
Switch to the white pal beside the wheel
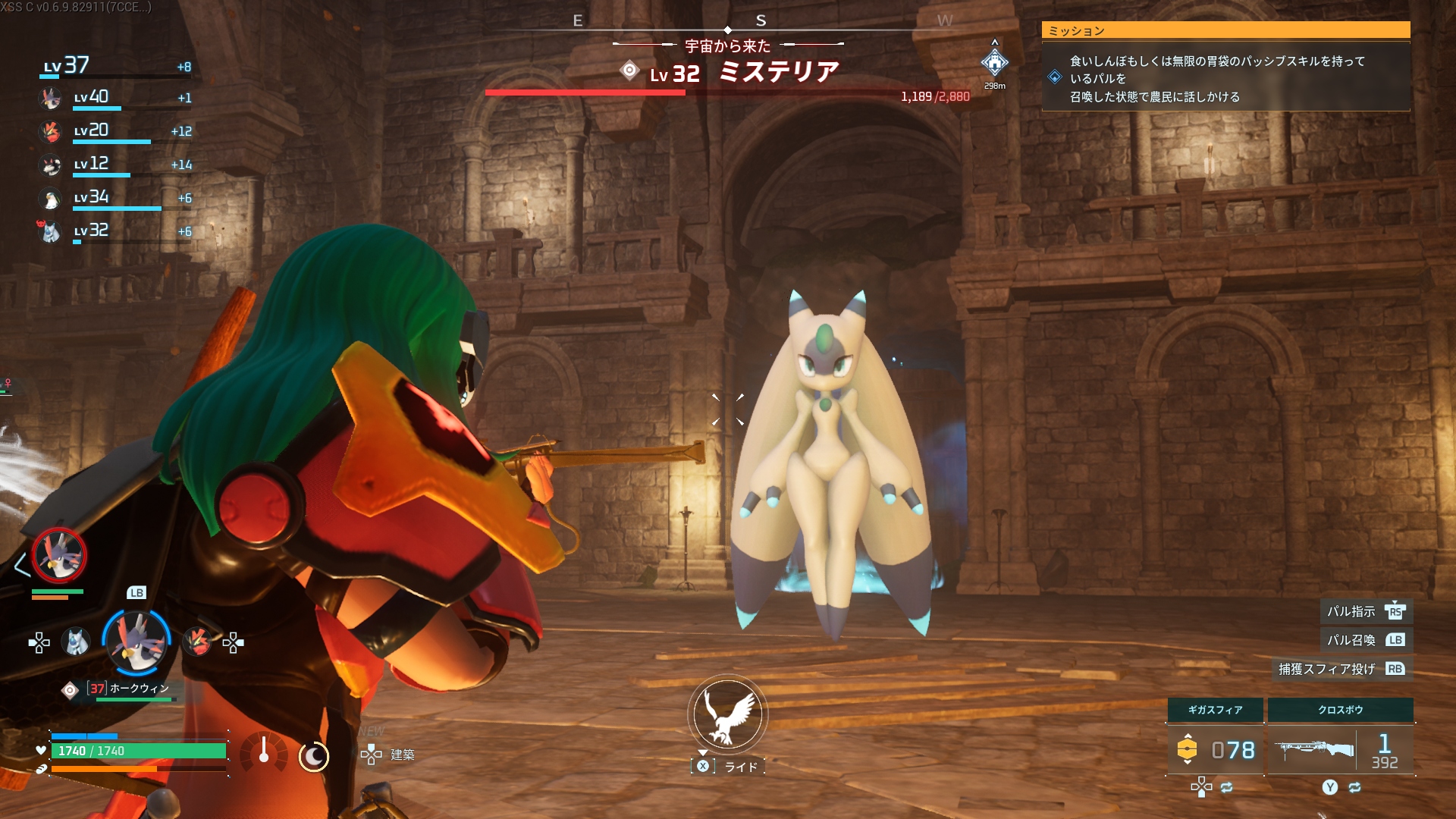(x=76, y=642)
